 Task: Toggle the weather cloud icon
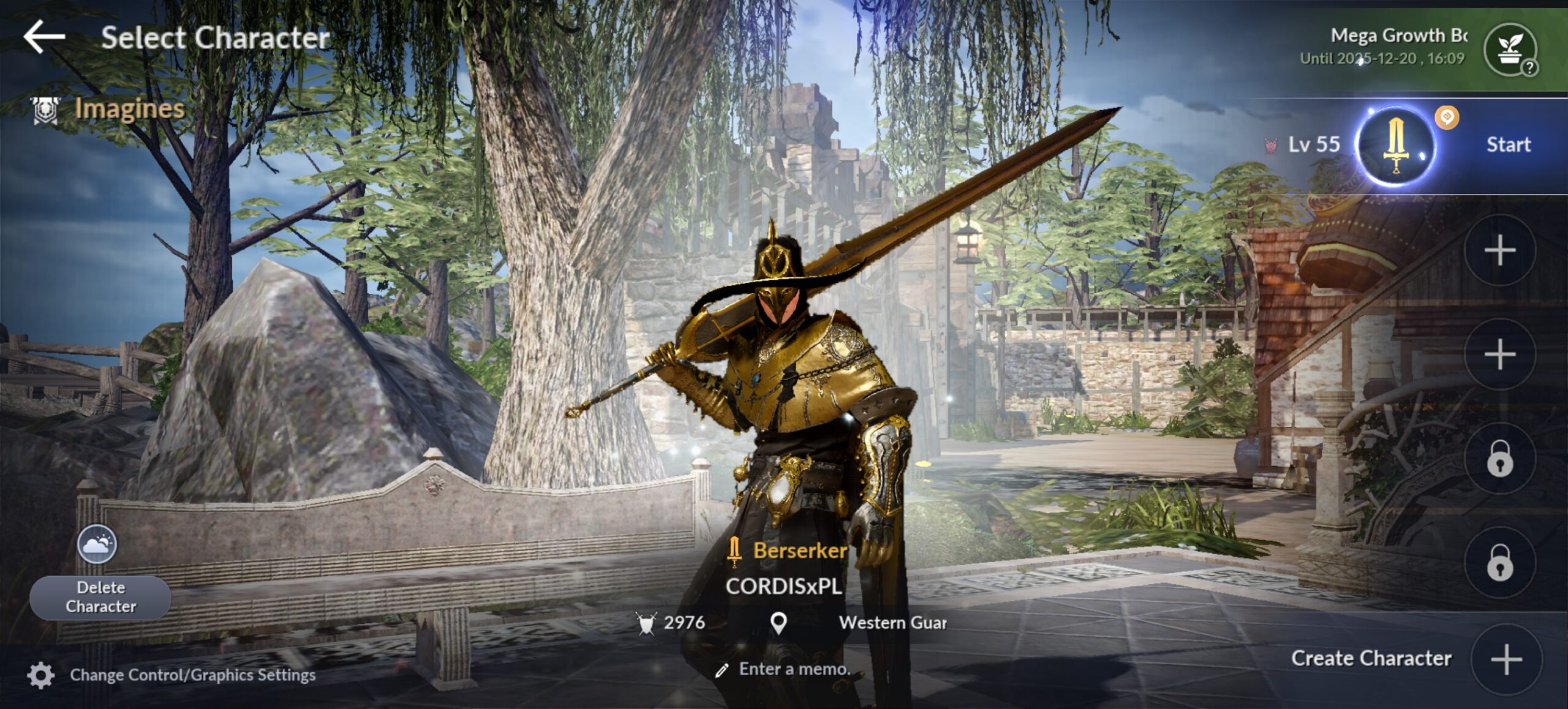(x=97, y=544)
